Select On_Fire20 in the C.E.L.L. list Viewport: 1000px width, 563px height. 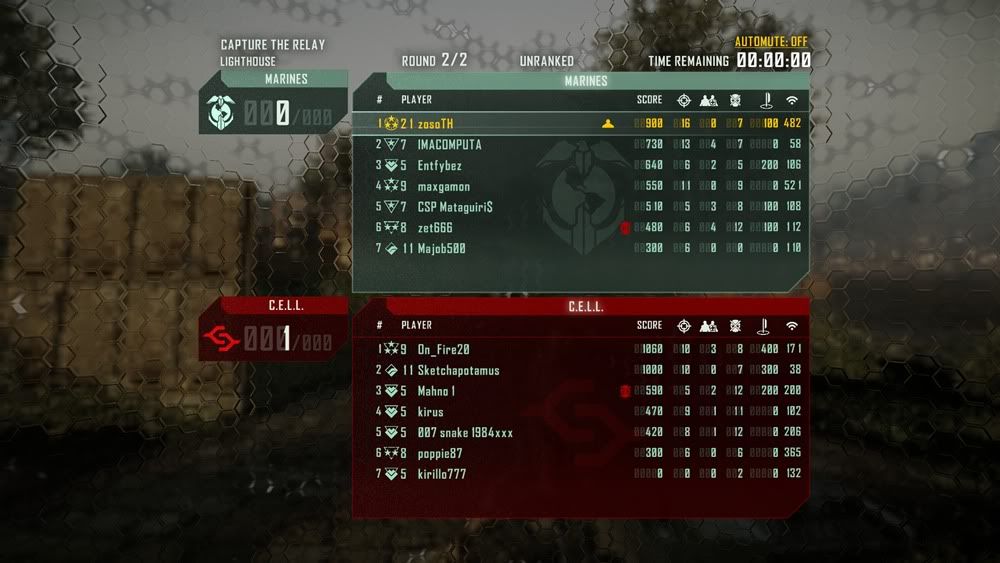pyautogui.click(x=443, y=349)
